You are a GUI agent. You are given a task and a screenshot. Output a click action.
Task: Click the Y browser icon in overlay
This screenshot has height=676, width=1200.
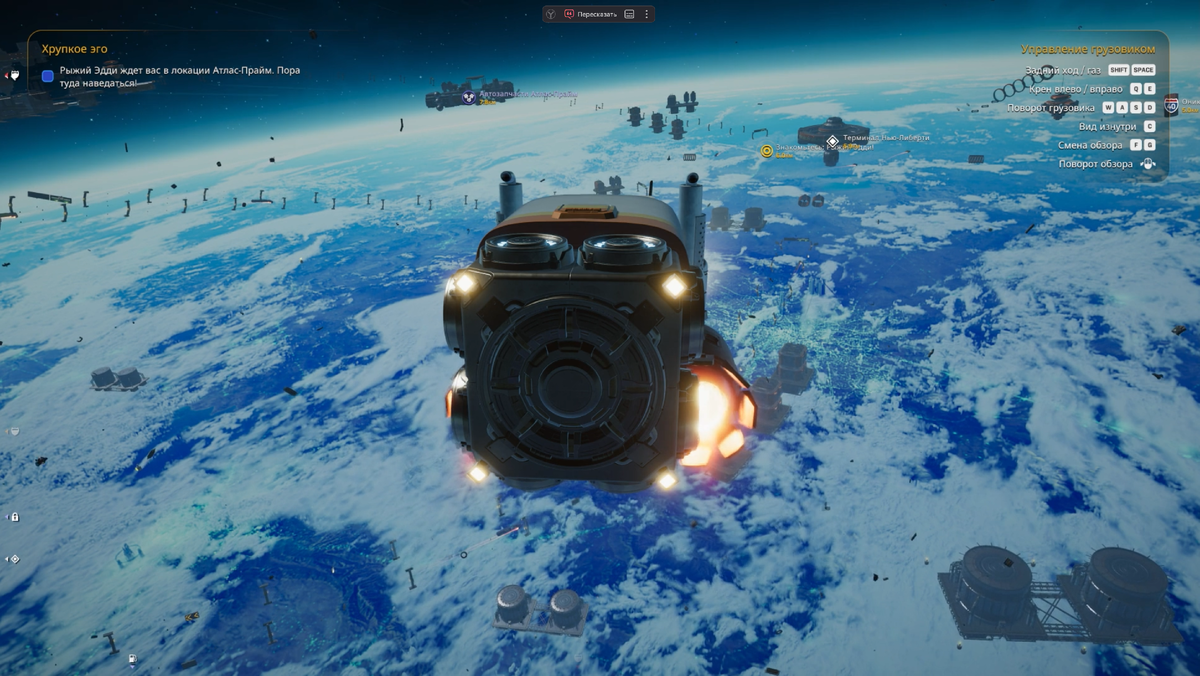pos(551,14)
